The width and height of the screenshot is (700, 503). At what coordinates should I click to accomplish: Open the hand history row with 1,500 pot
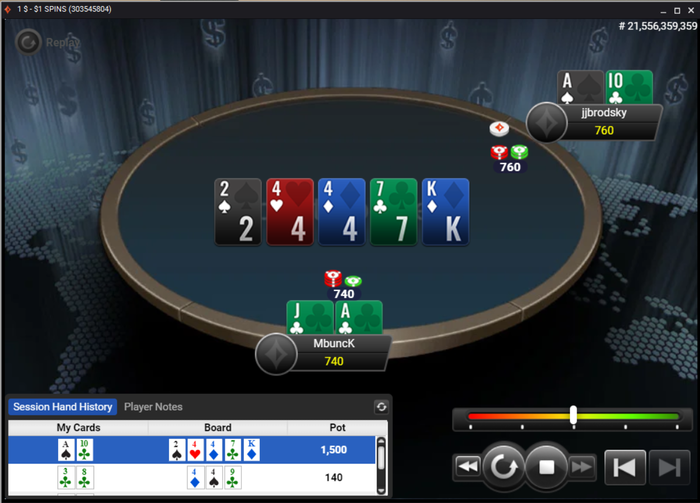click(190, 450)
